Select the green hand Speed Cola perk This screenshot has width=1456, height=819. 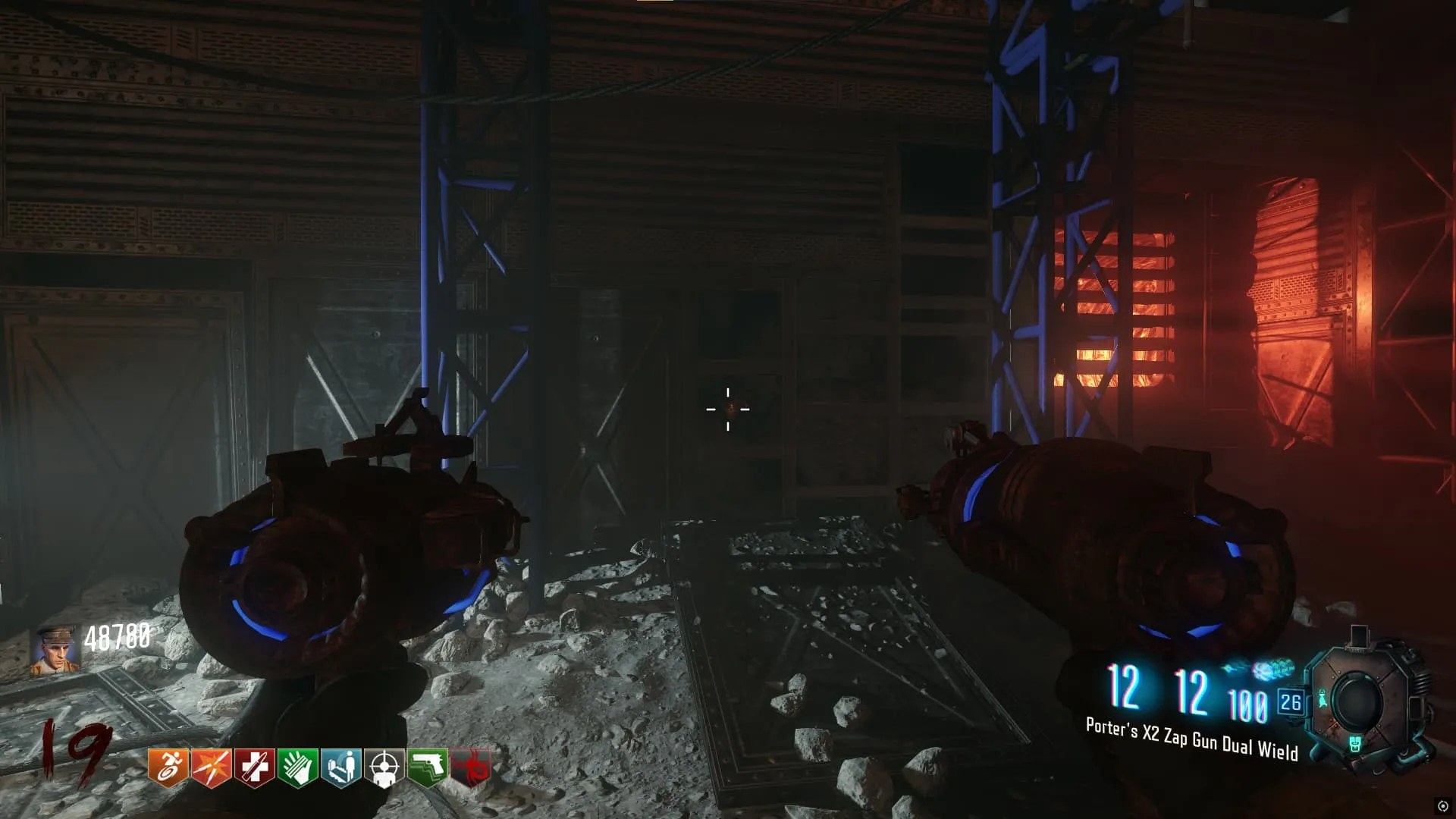click(x=298, y=767)
